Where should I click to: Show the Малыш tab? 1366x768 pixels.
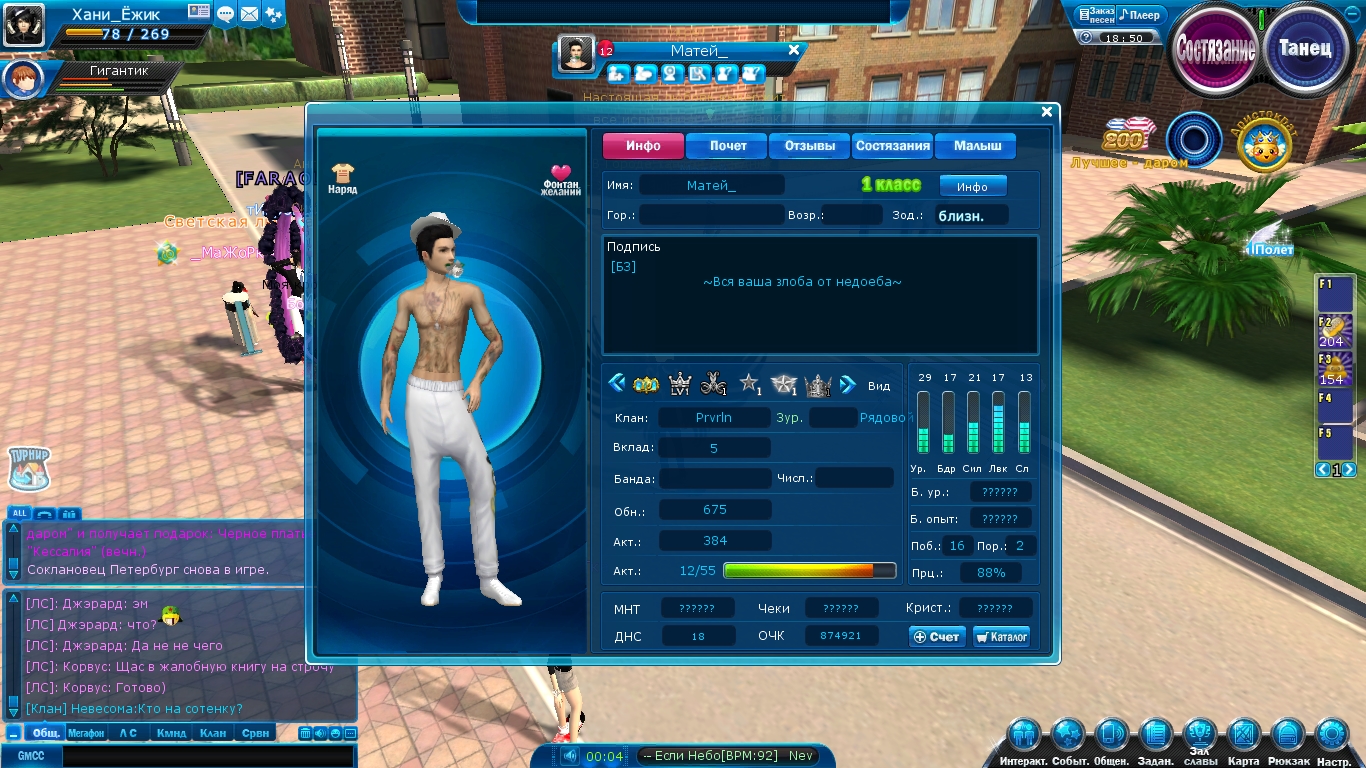[976, 146]
